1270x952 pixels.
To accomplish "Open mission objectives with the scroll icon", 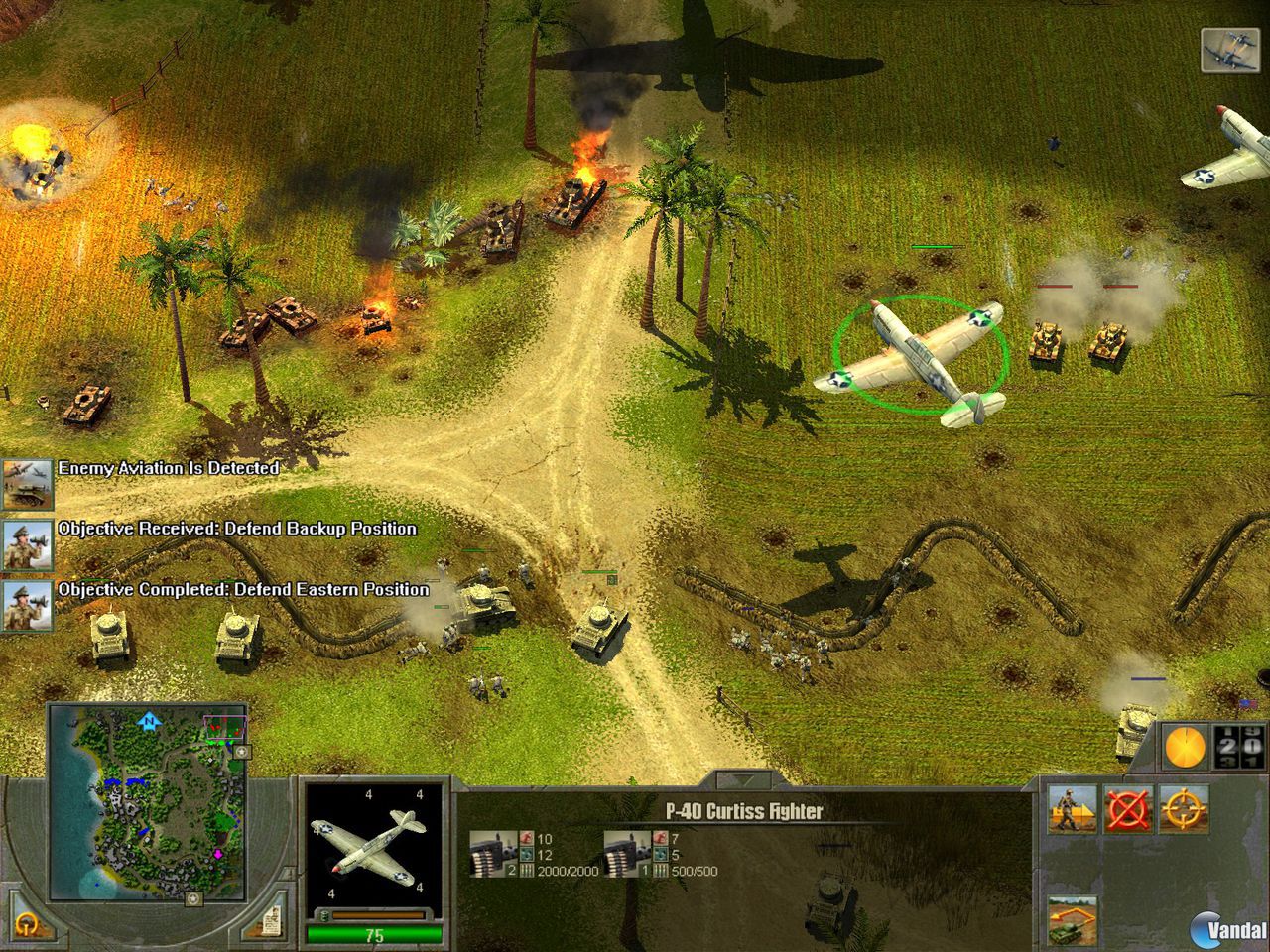I will click(273, 920).
